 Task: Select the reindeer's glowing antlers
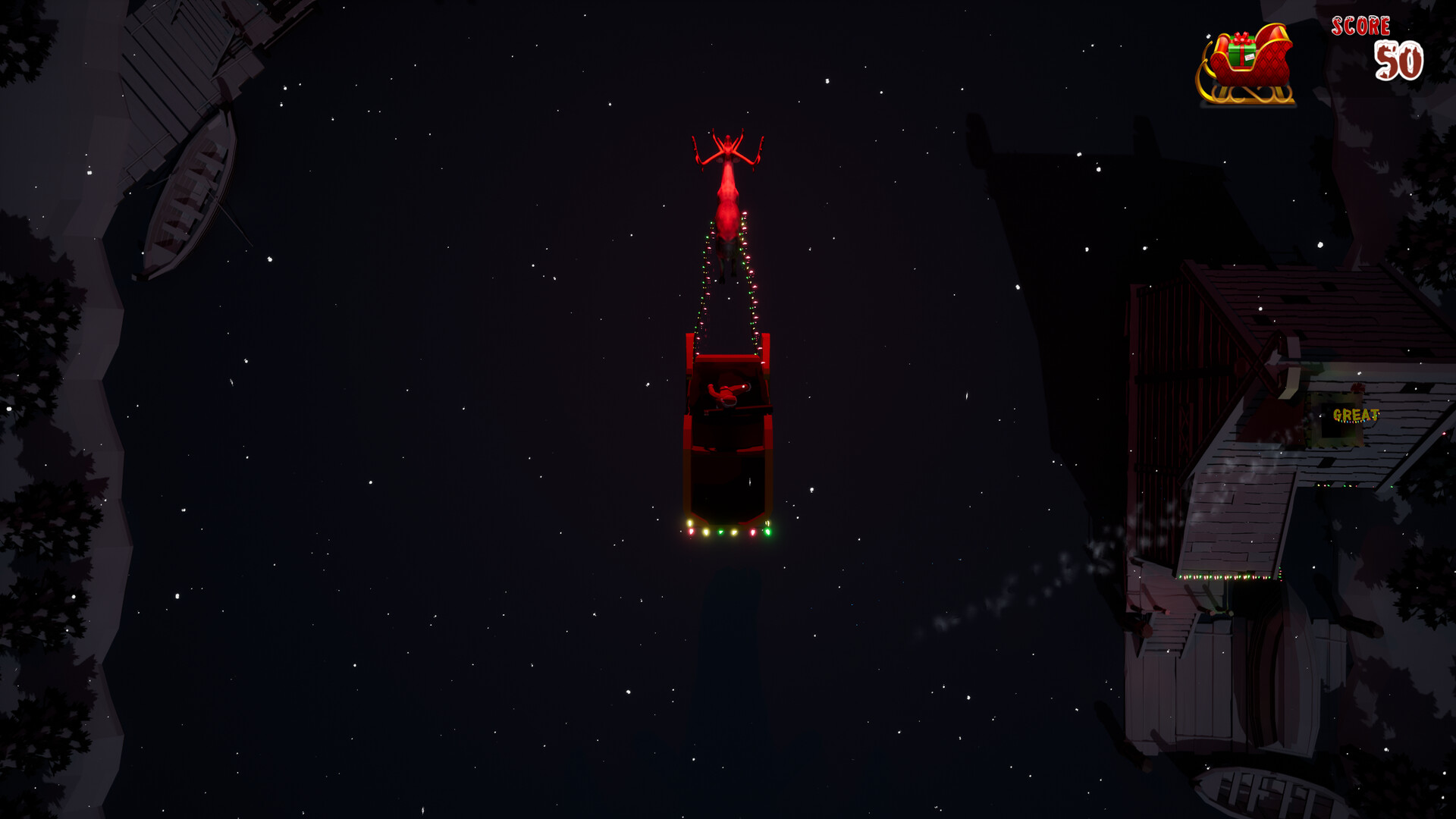click(x=726, y=147)
